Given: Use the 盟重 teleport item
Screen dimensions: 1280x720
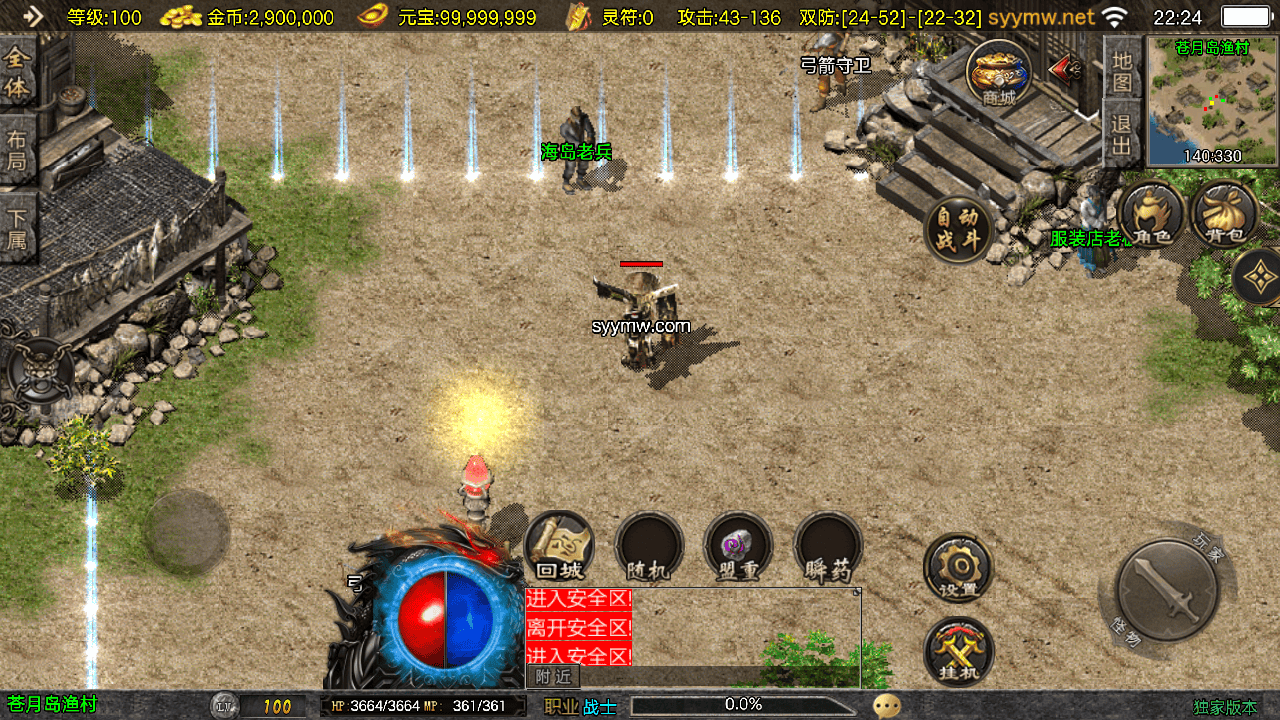Looking at the screenshot, I should click(738, 546).
